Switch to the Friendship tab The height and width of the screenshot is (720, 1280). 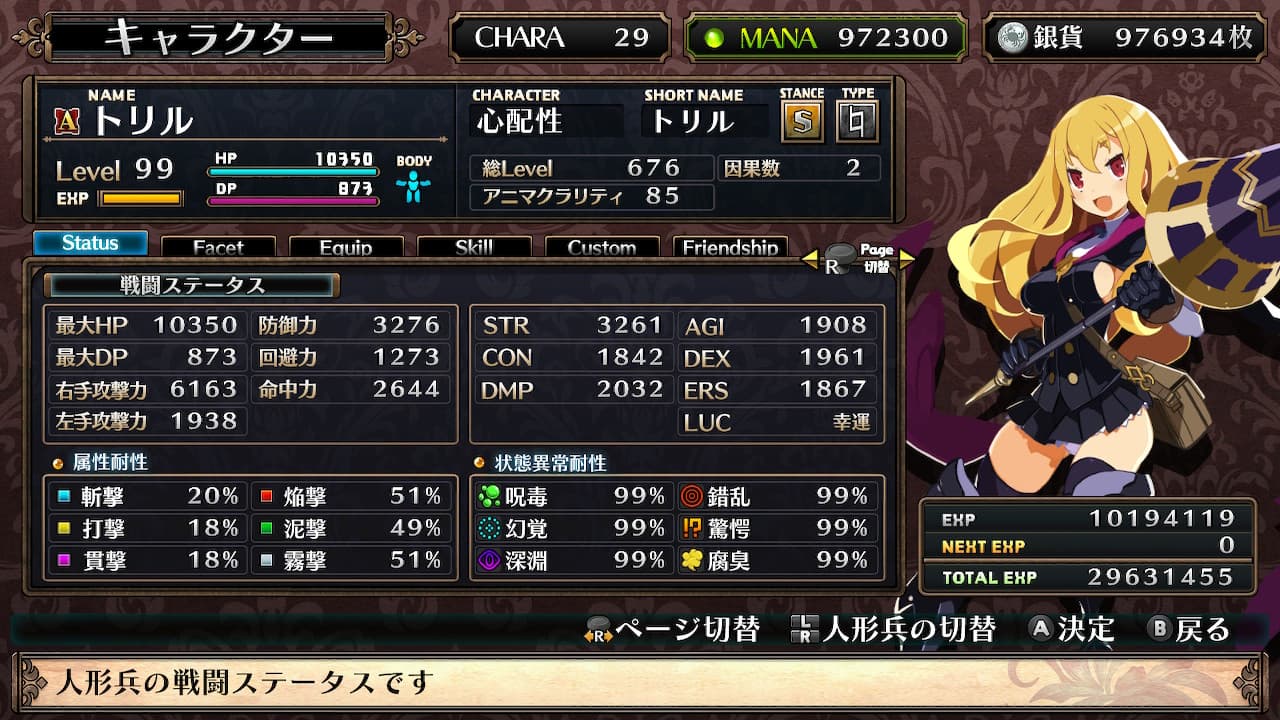(x=730, y=247)
